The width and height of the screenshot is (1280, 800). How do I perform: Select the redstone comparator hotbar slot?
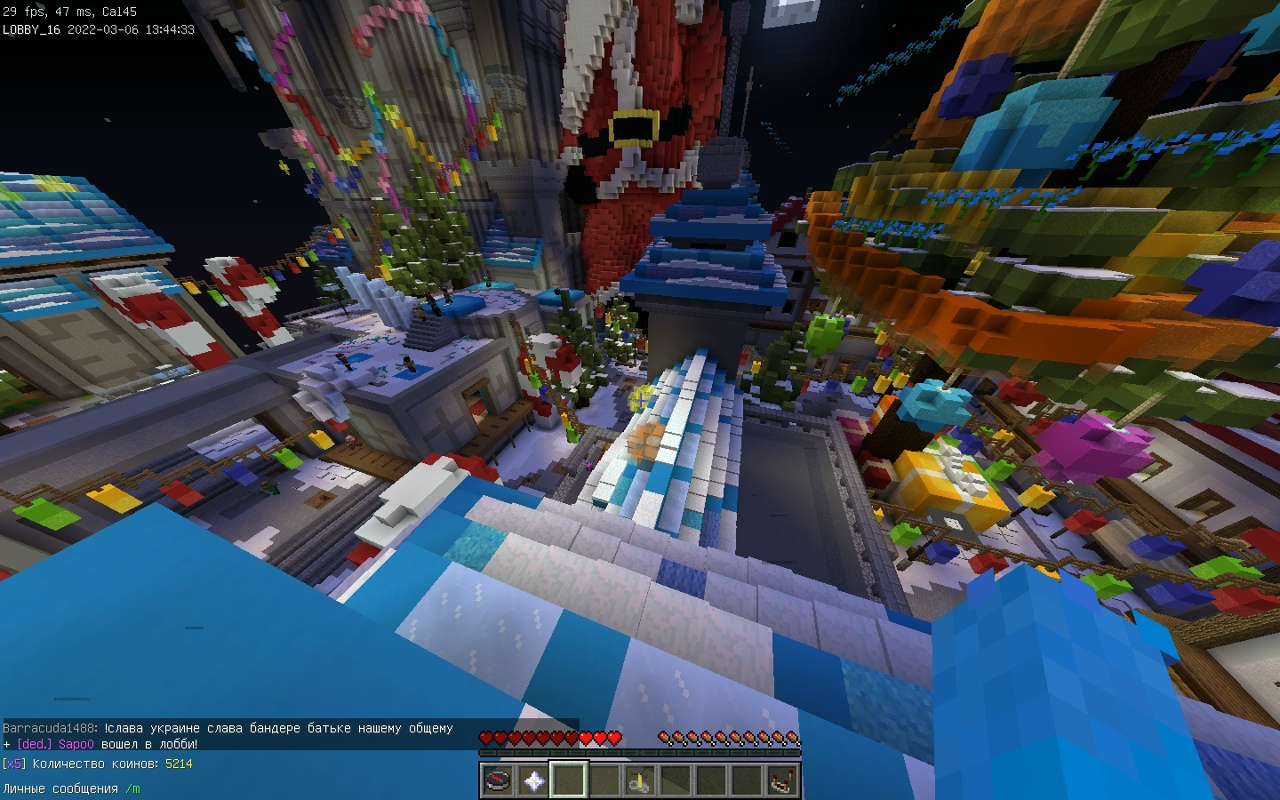[782, 780]
